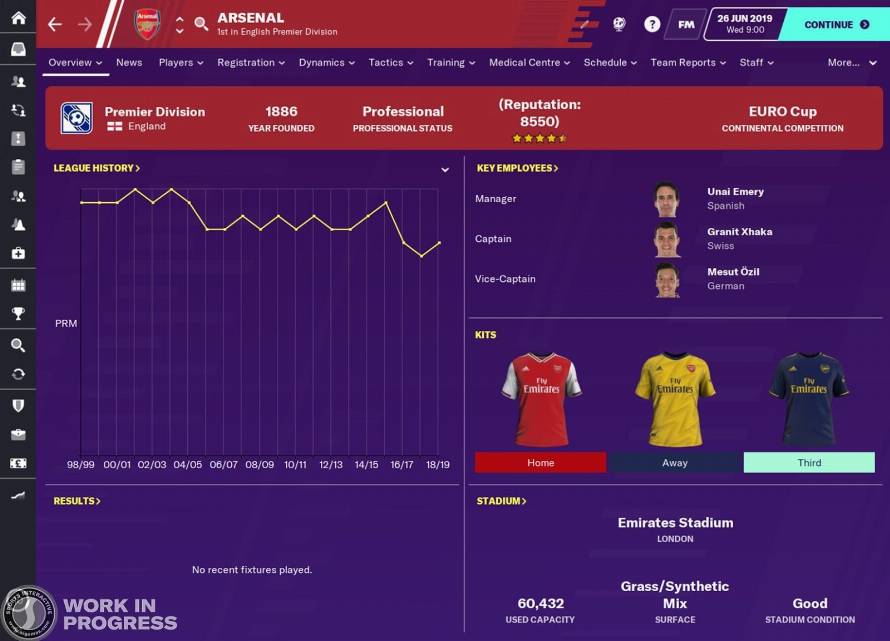Choose the Home kit button

540,463
